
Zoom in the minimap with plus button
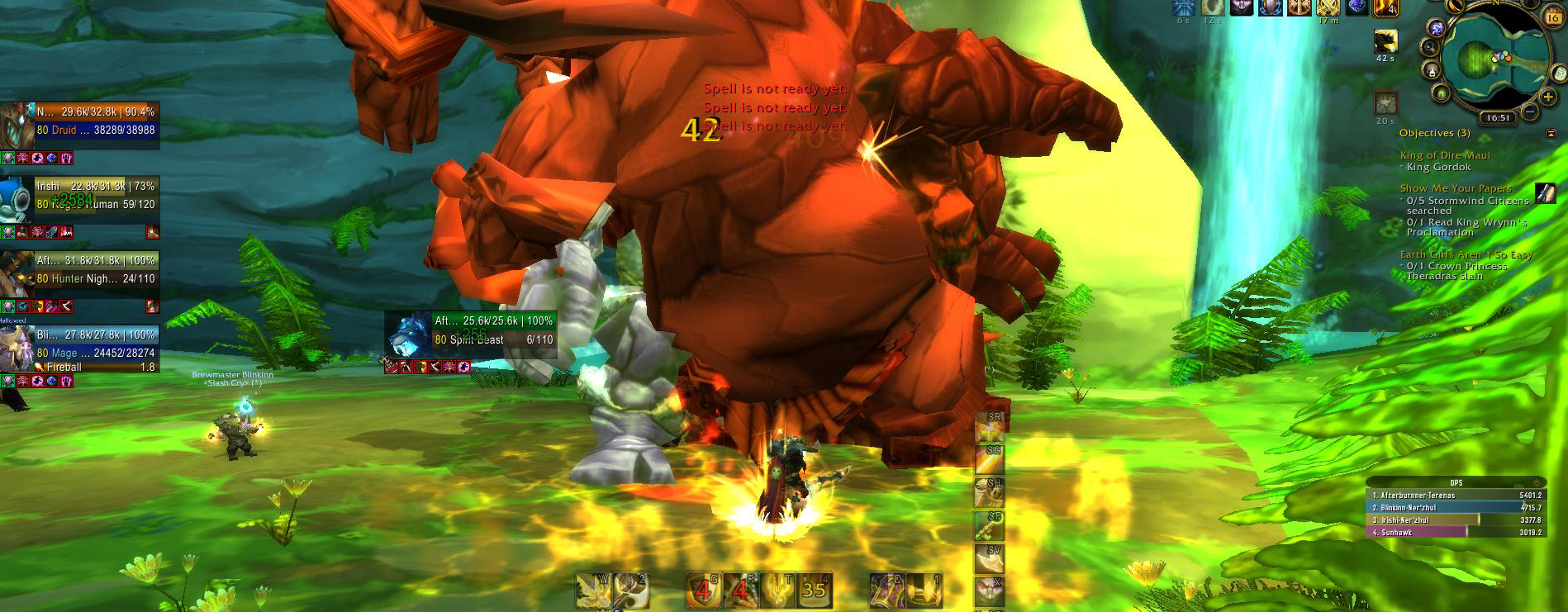tap(1548, 97)
